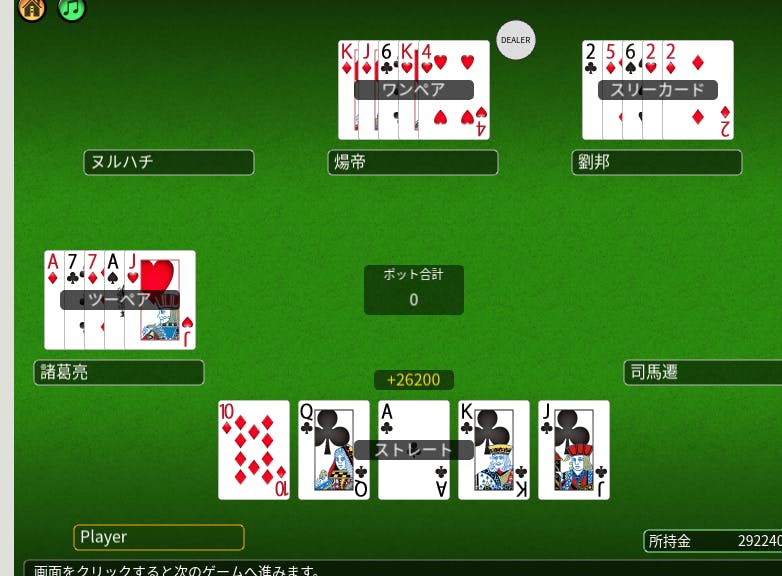The height and width of the screenshot is (576, 782).
Task: Pick the ヌルハチ name plate
Action: 169,162
